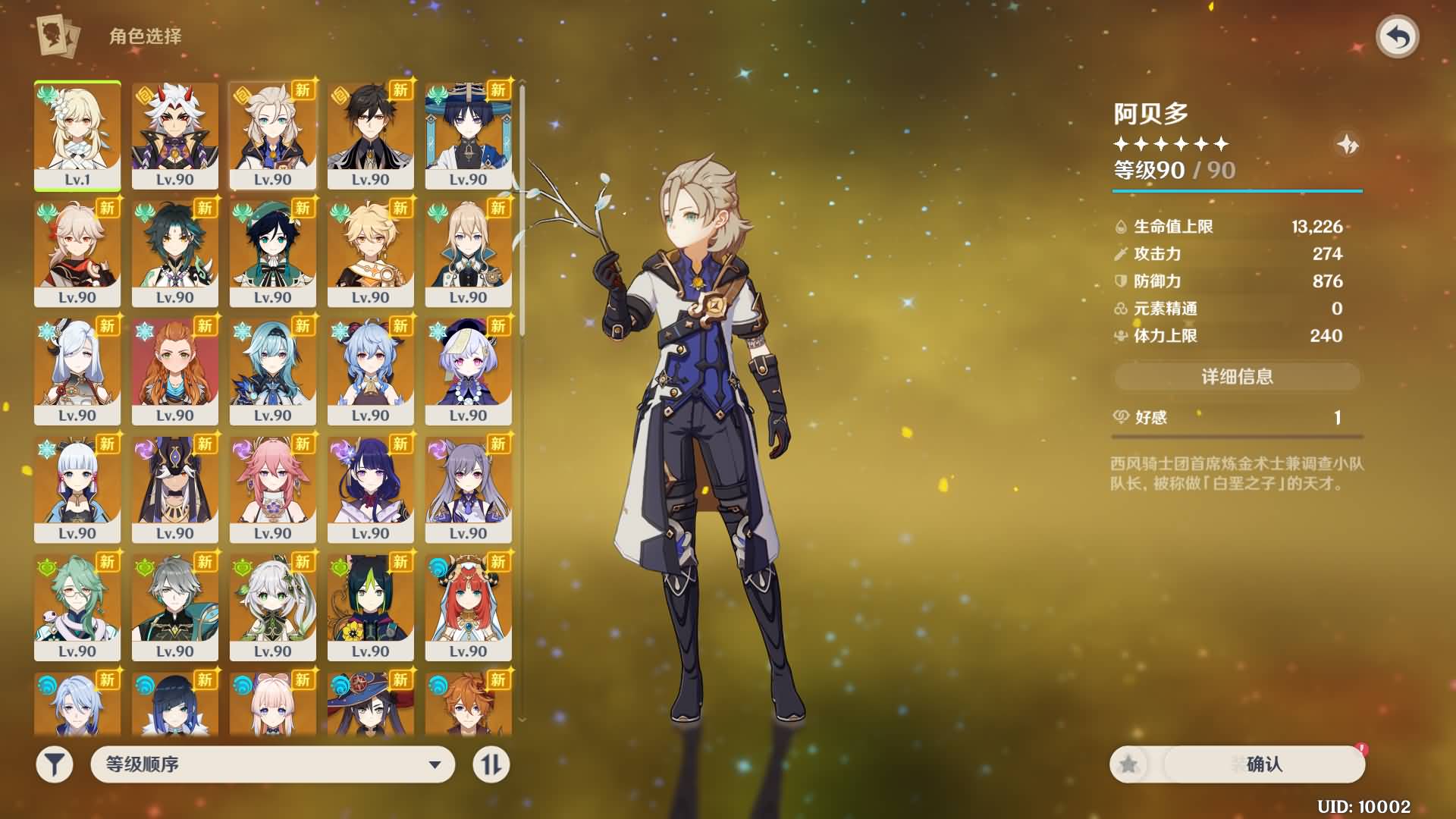
Task: Open the 等级顺序 sort dropdown
Action: click(x=273, y=764)
